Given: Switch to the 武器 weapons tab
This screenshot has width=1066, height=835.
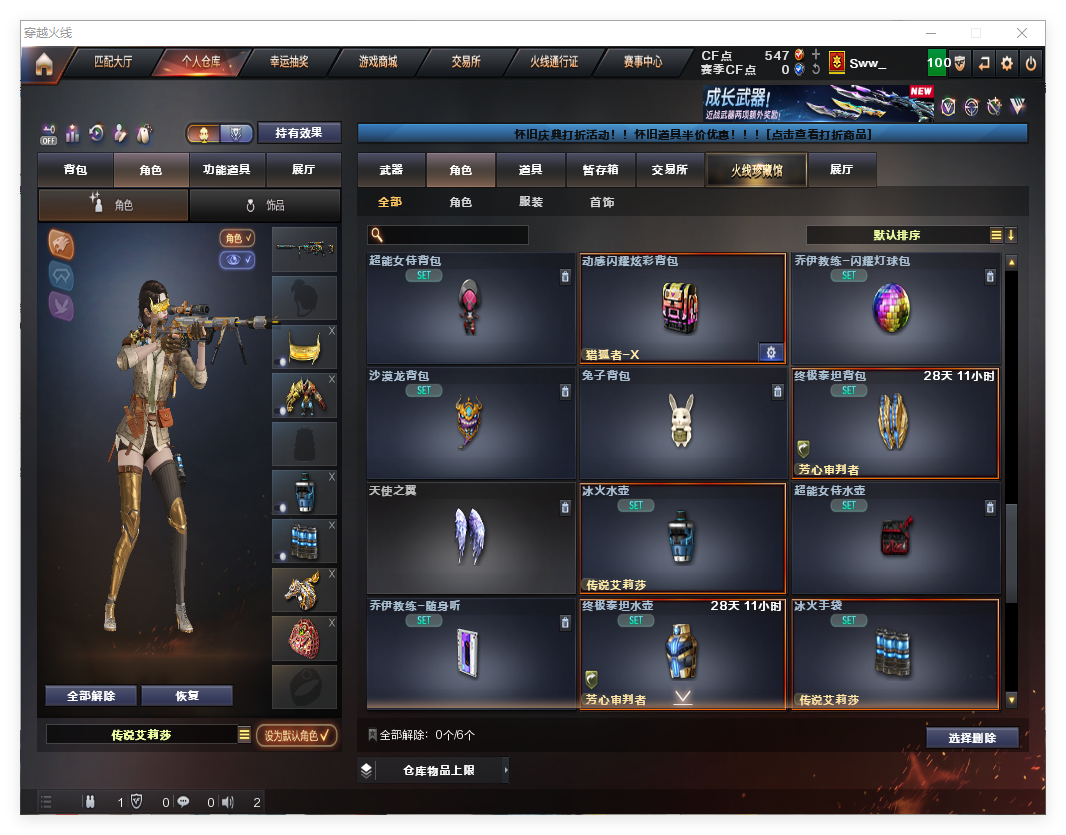Looking at the screenshot, I should pos(391,170).
